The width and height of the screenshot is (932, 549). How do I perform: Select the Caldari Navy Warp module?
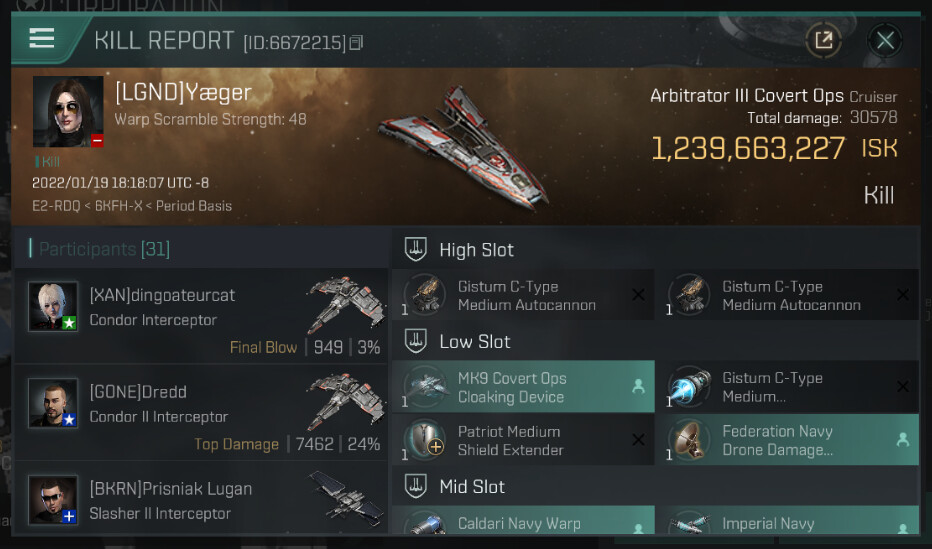coord(523,522)
